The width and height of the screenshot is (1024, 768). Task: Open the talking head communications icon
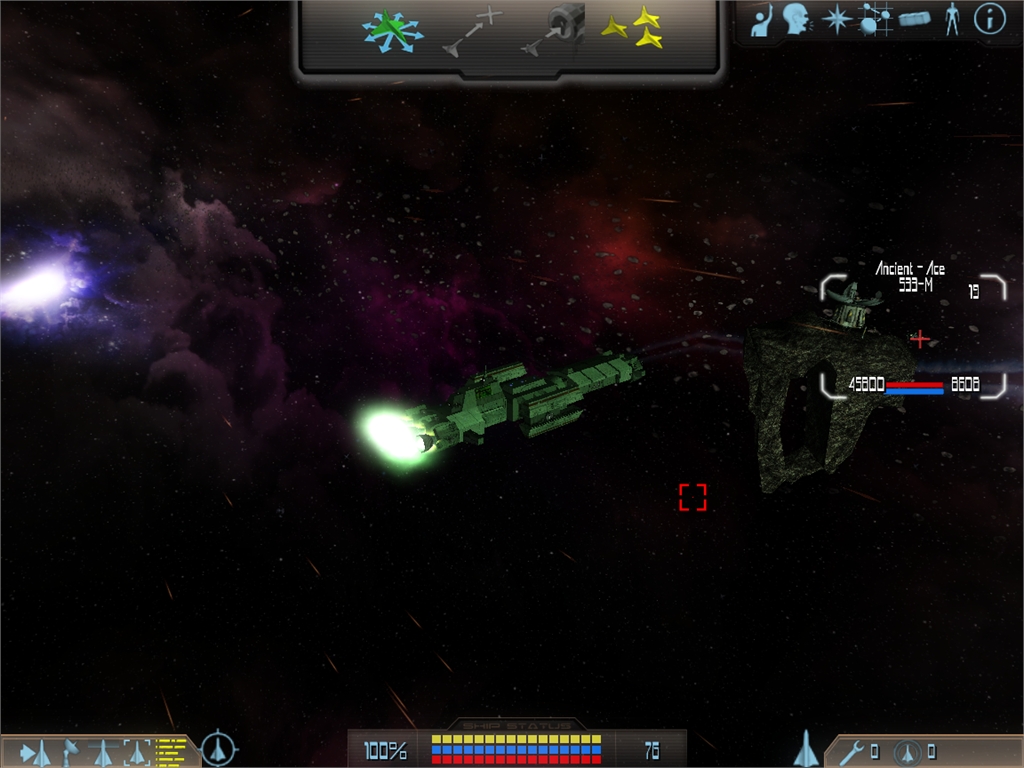click(x=797, y=19)
